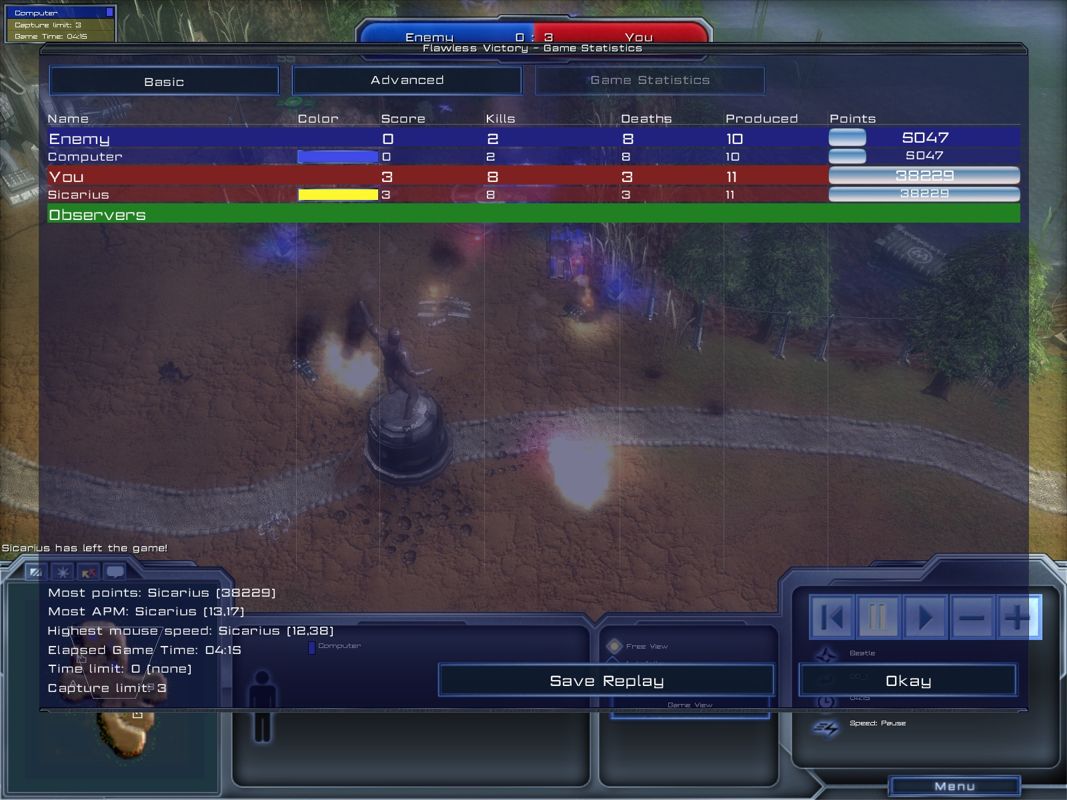Click the minimap terrain view

120,720
